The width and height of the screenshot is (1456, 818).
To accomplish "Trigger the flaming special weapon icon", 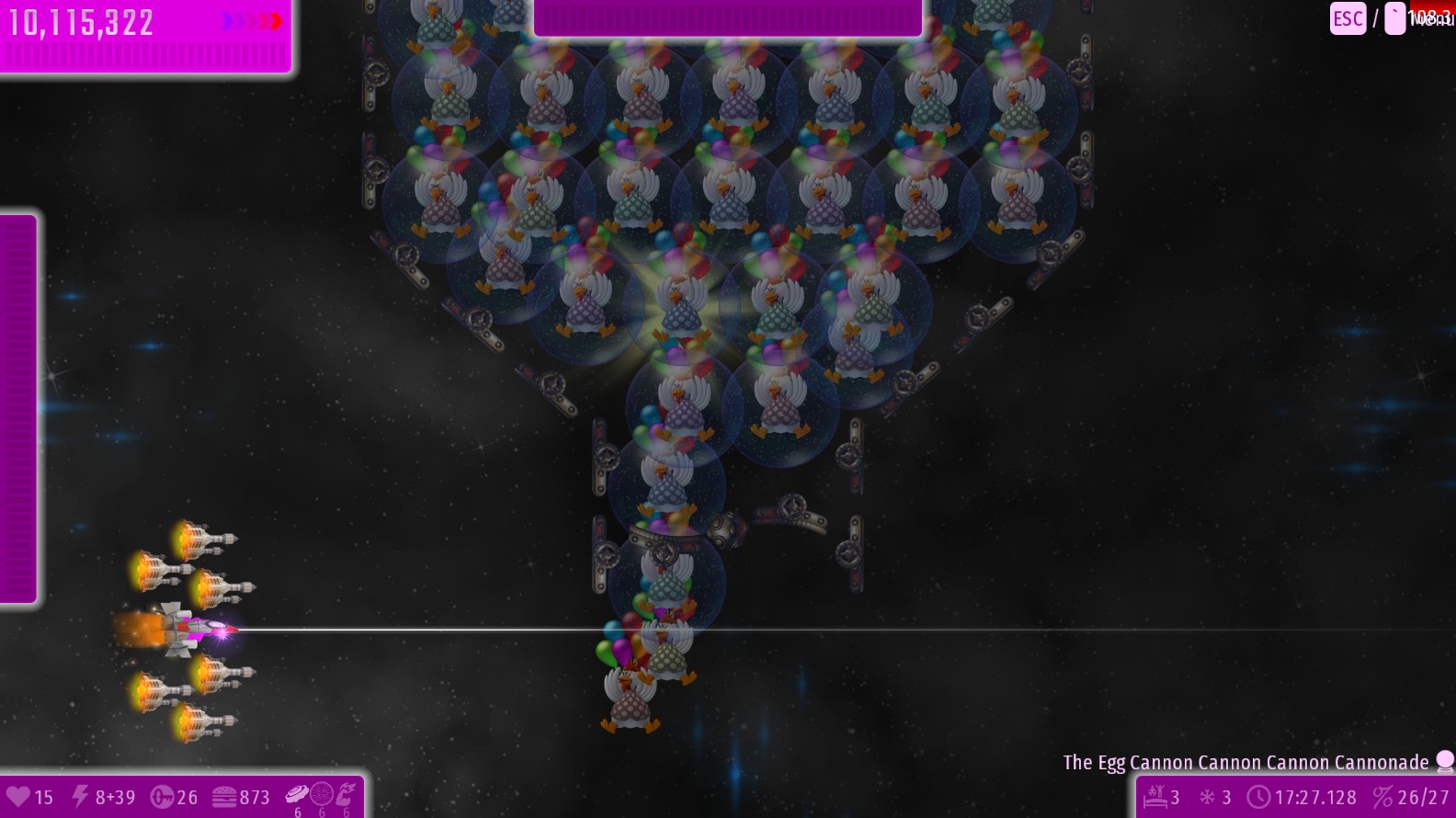I will tap(347, 793).
